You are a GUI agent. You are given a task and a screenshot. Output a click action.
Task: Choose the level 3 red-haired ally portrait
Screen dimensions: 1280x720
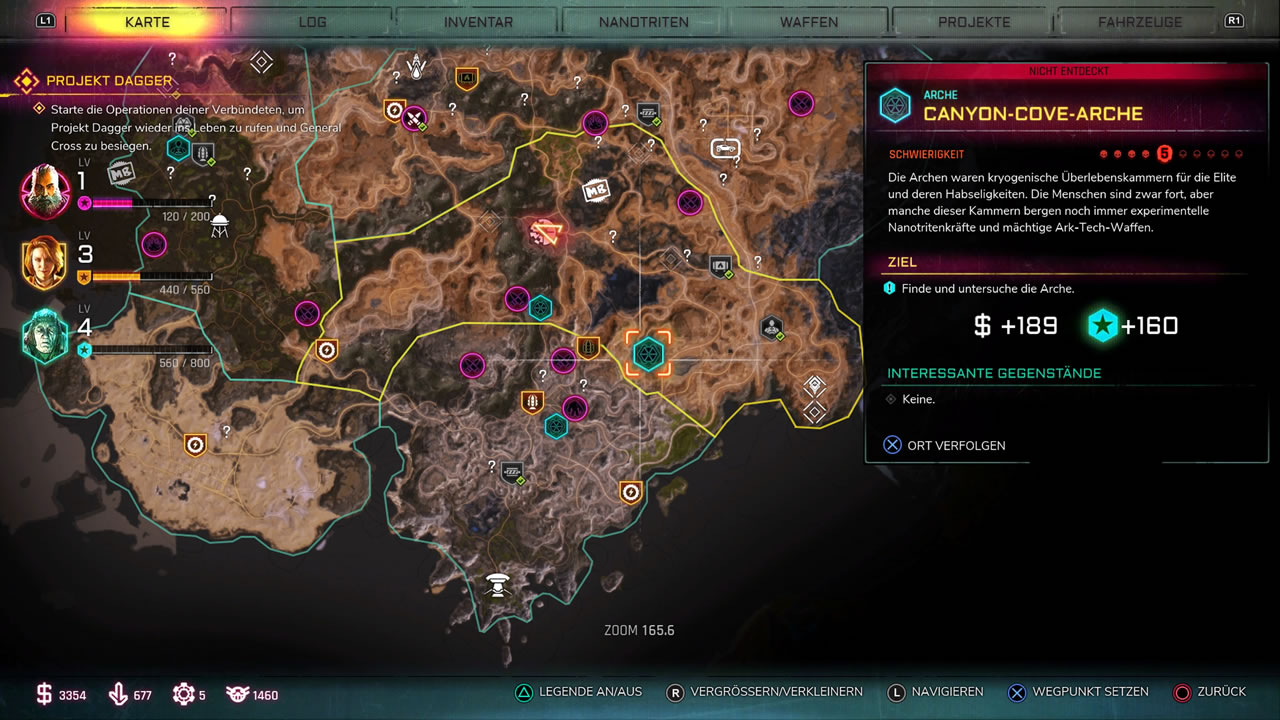[x=44, y=263]
